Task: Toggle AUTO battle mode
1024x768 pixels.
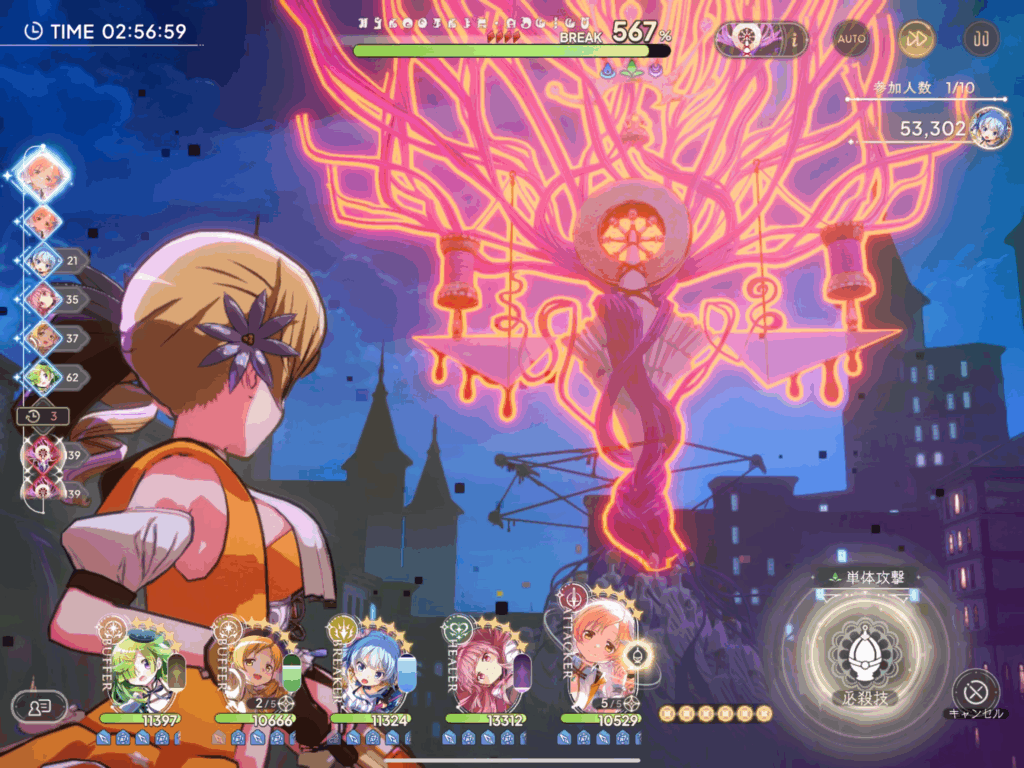Action: point(851,39)
